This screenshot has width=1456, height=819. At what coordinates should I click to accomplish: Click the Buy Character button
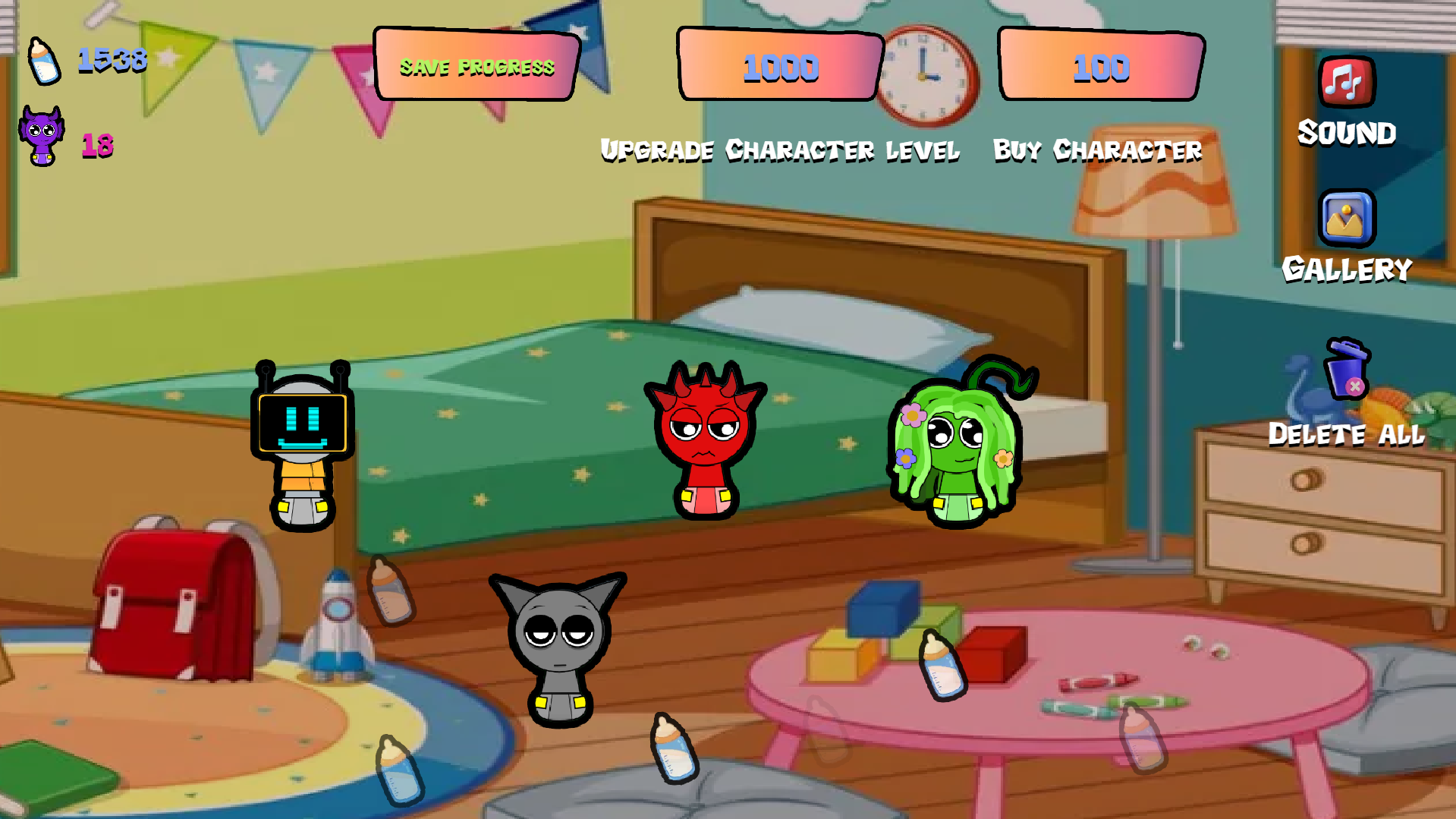(1098, 149)
